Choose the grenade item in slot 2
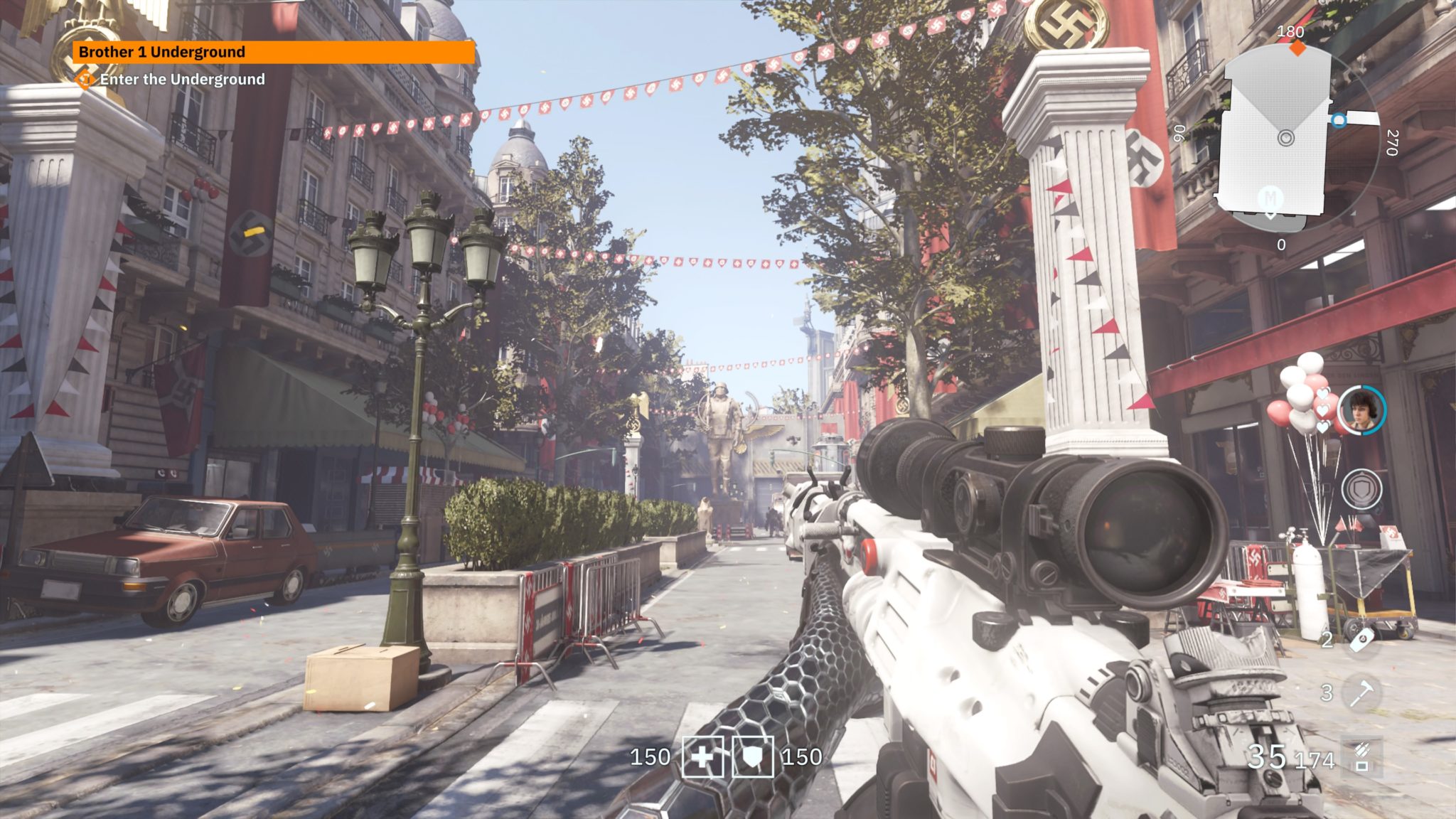 [x=1361, y=640]
